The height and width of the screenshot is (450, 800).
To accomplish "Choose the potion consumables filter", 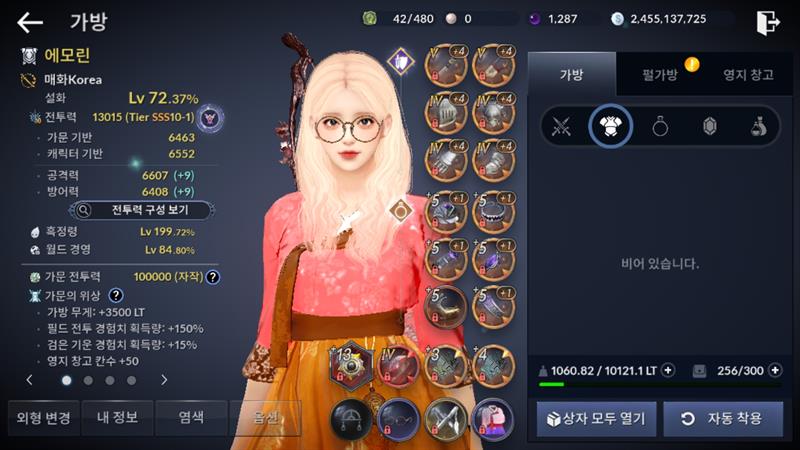I will click(x=759, y=126).
